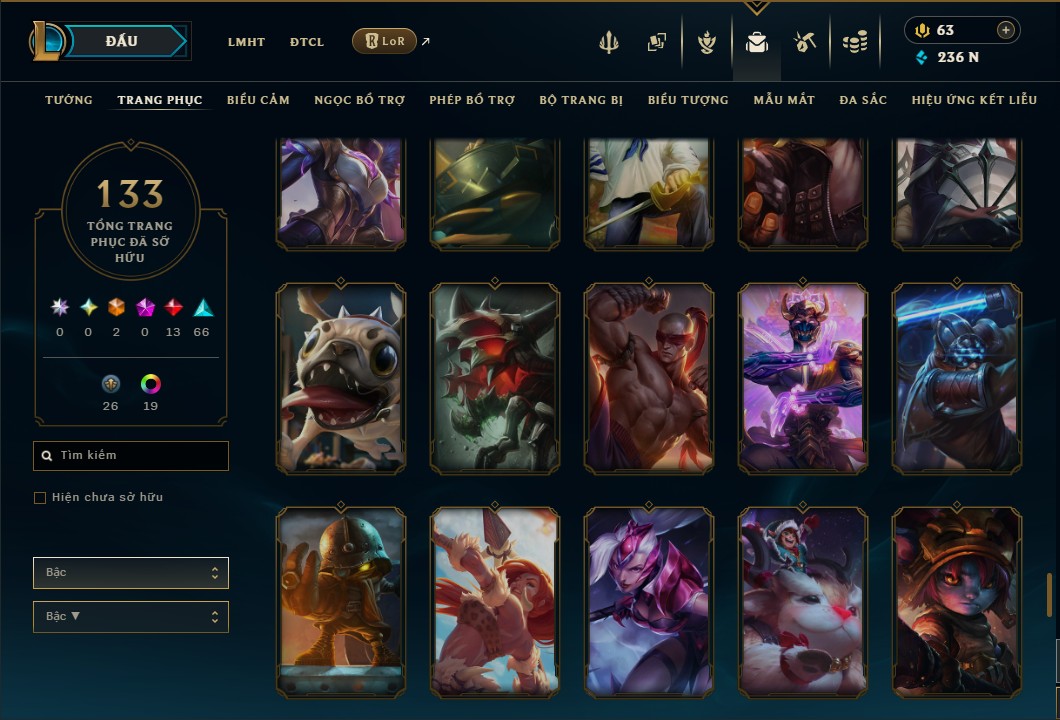Select the skin card with the gas-masked soldier

(341, 602)
